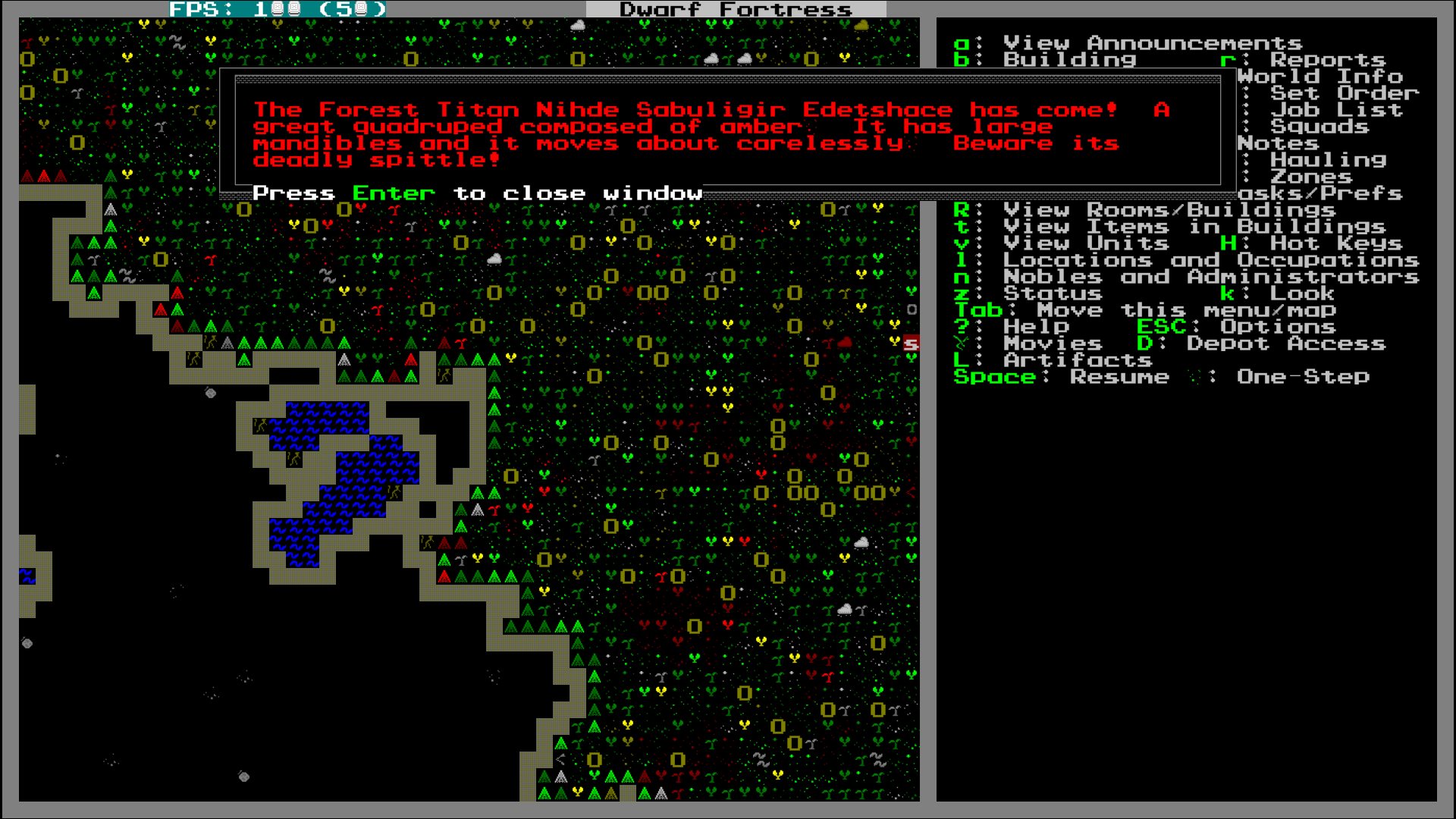Open the Help menu entry
The height and width of the screenshot is (819, 1456).
1036,327
